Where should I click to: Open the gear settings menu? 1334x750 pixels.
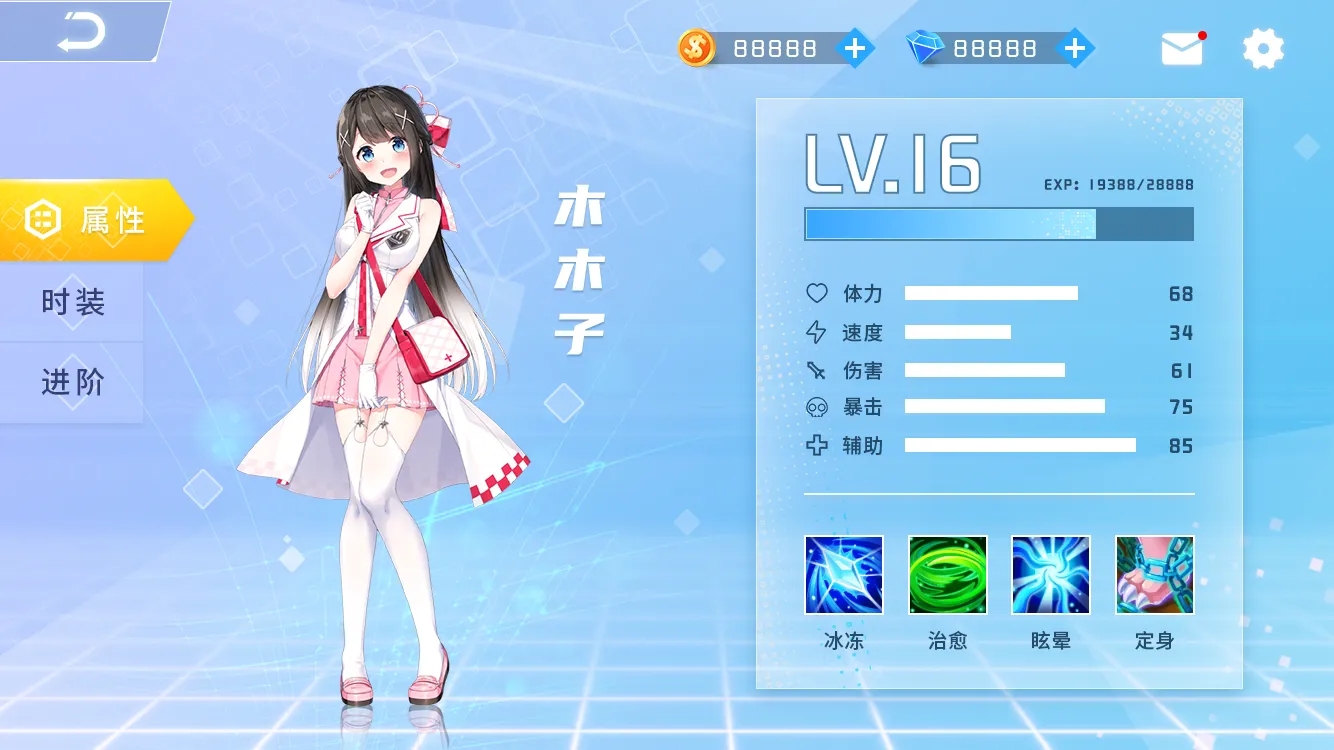click(1263, 48)
